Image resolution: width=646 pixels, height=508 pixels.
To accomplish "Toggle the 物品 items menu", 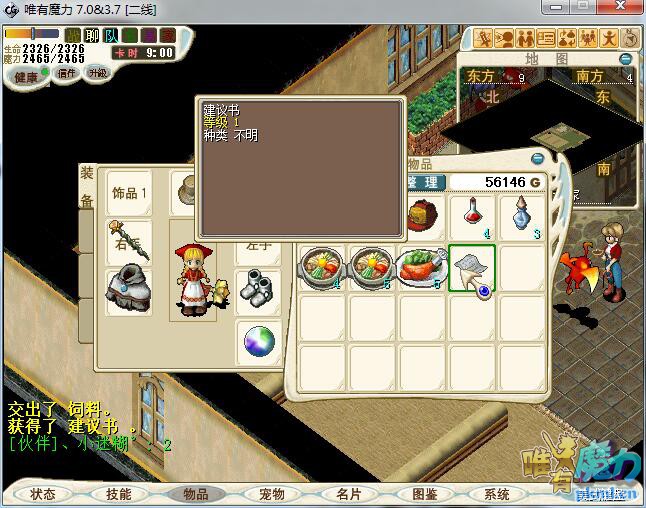I will 195,494.
